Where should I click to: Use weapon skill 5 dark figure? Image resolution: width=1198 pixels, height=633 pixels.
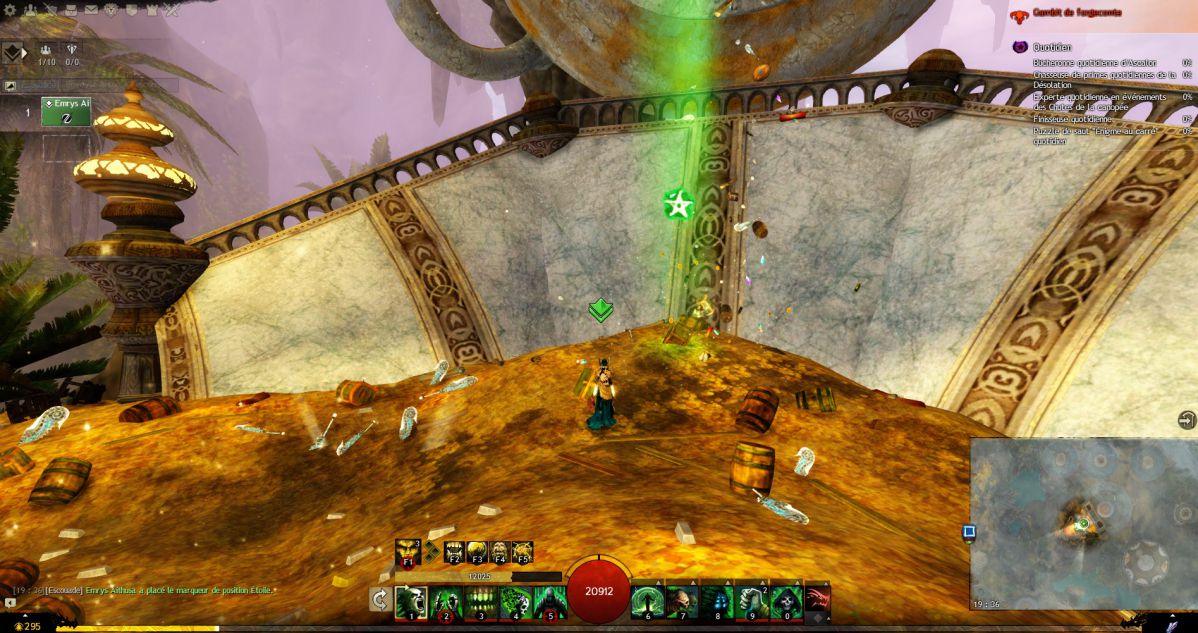[548, 602]
